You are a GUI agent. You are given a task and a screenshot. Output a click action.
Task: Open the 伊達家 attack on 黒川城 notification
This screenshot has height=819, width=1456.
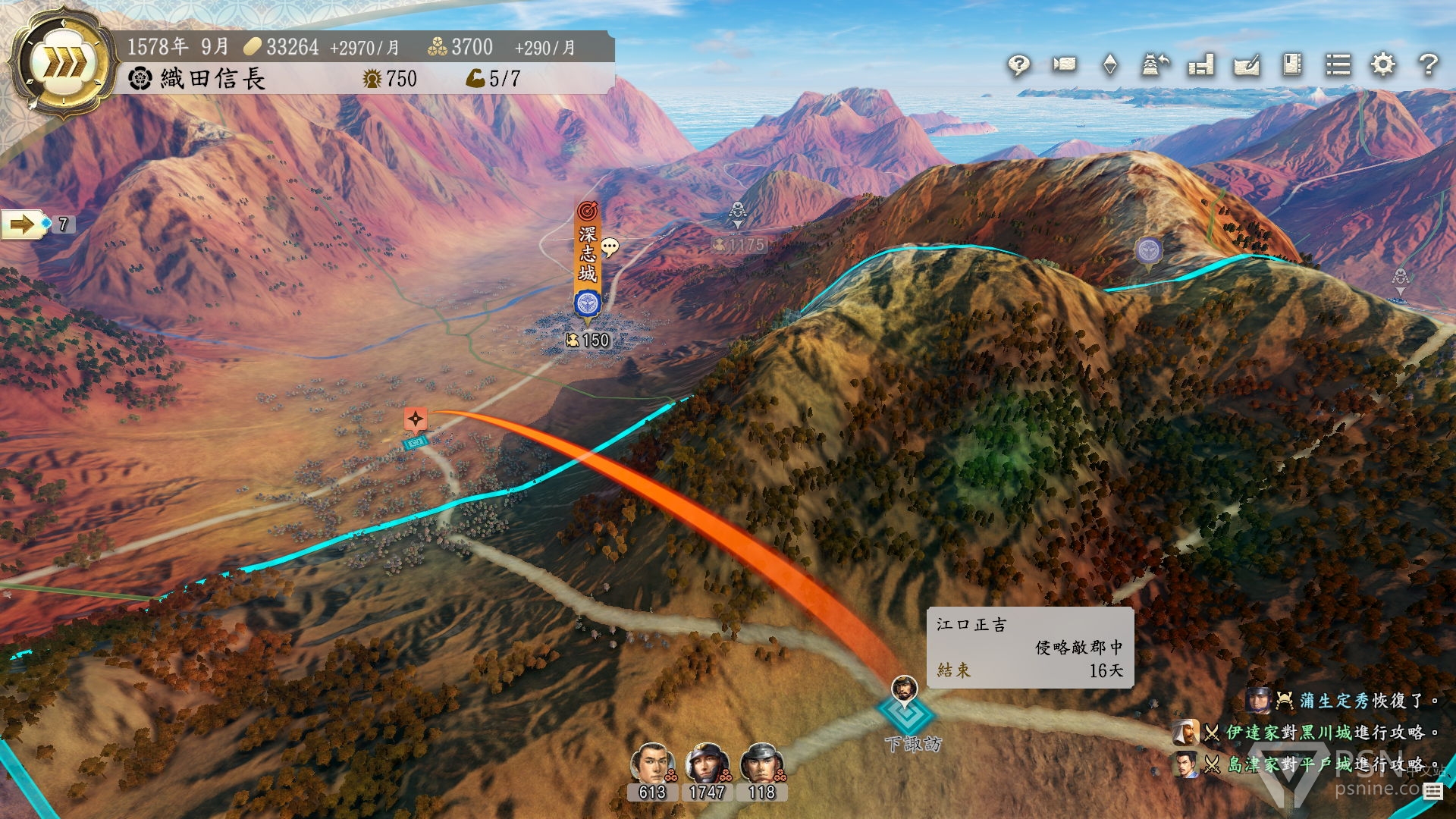(x=1318, y=733)
